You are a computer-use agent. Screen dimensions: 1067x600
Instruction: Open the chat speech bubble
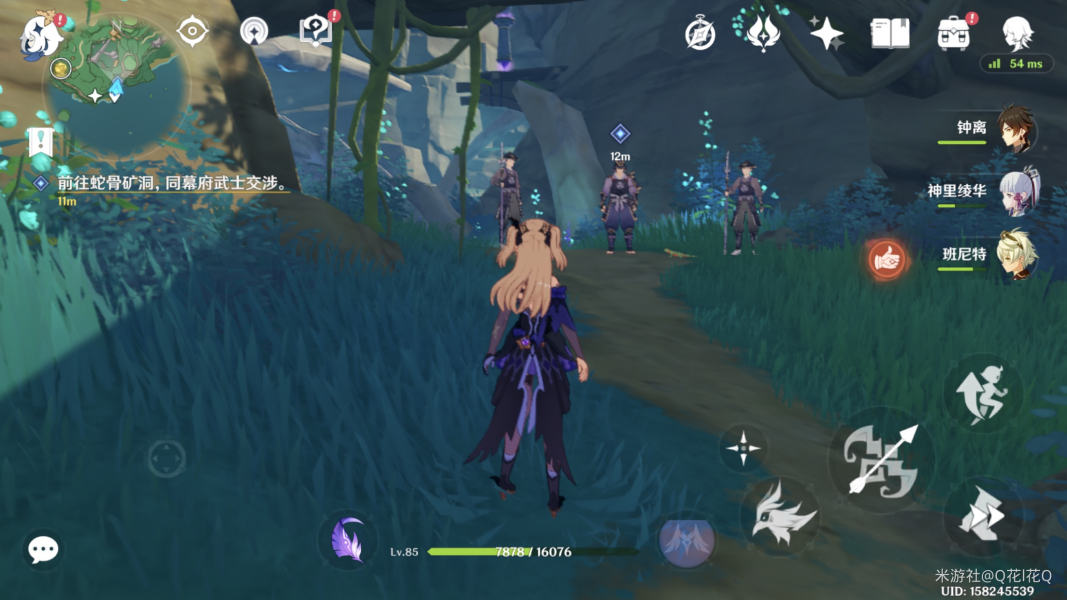tap(43, 549)
